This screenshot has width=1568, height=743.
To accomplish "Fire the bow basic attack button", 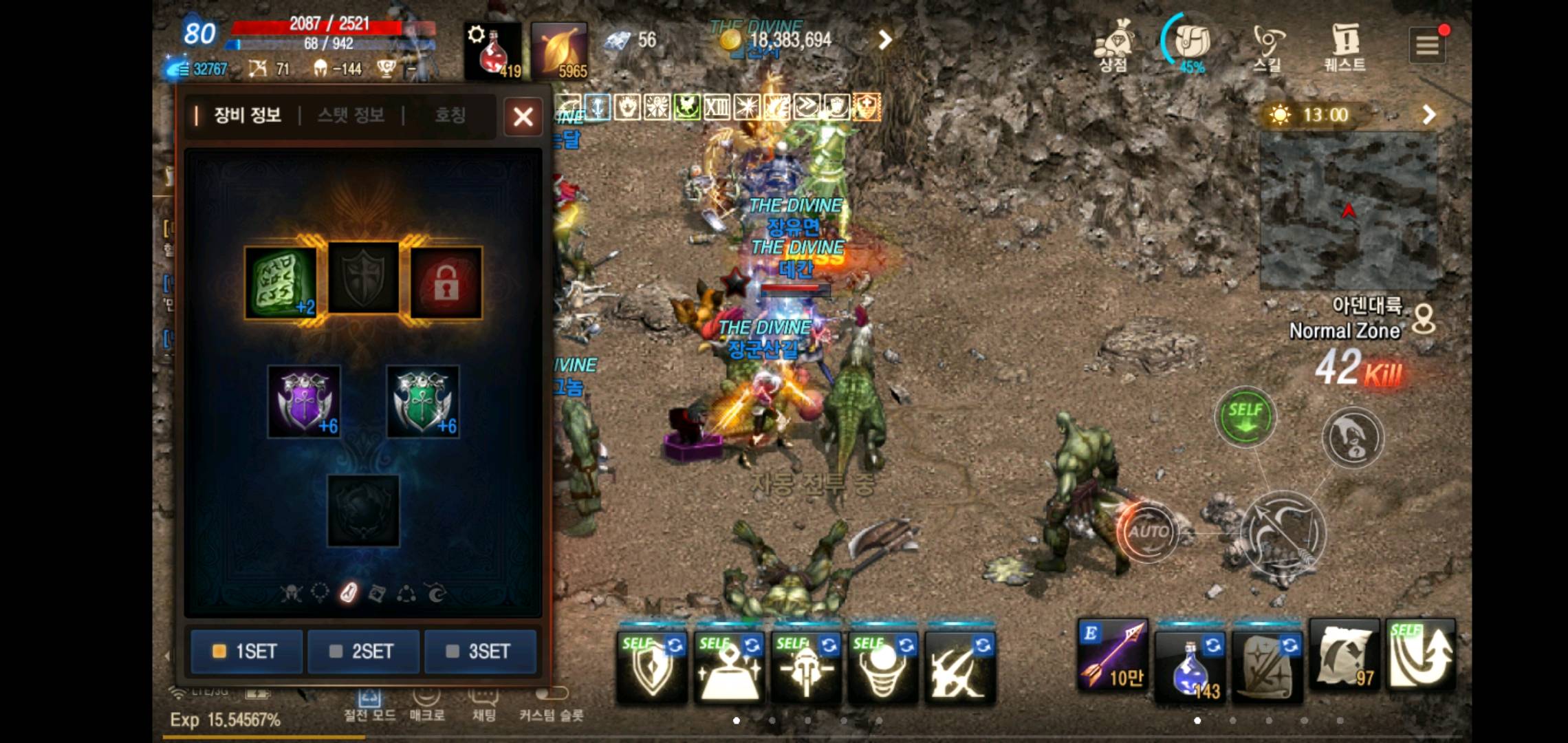I will pyautogui.click(x=1283, y=533).
